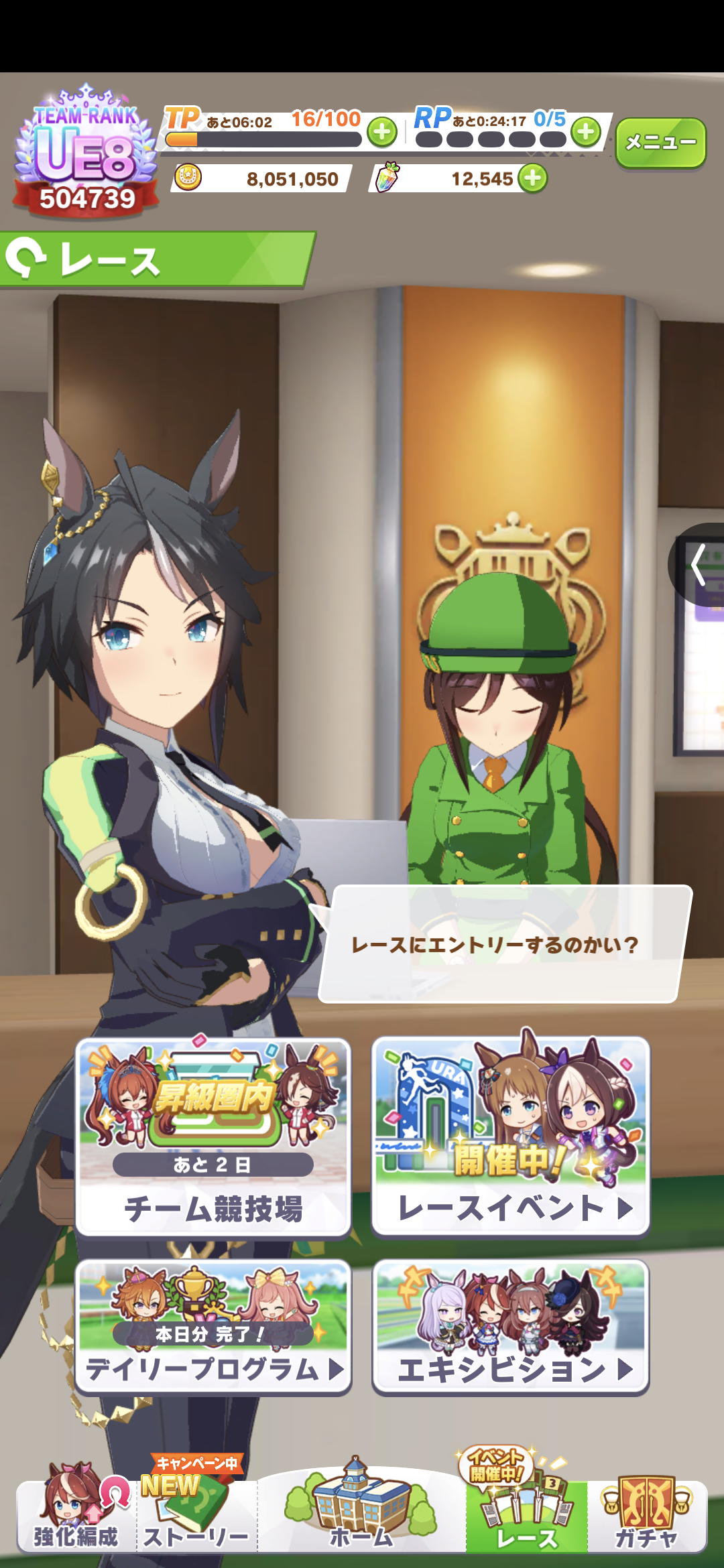Open the レースイベント panel
The height and width of the screenshot is (1568, 724).
(x=511, y=1136)
